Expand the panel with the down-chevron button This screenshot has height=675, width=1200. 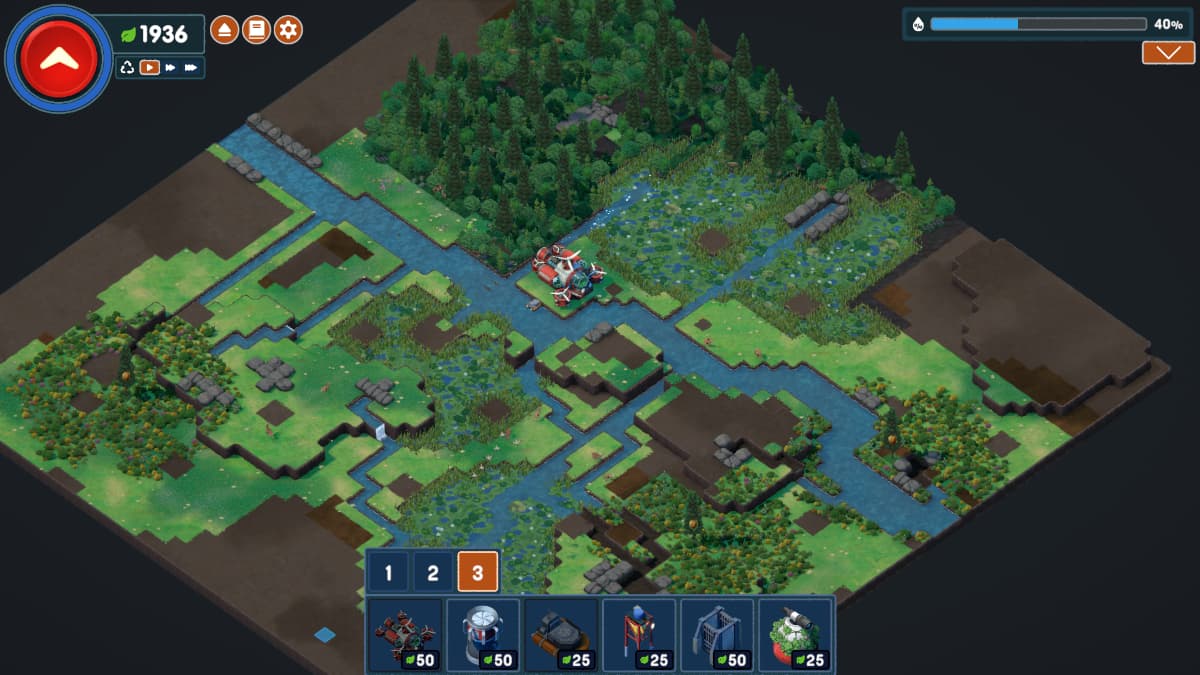point(1168,53)
